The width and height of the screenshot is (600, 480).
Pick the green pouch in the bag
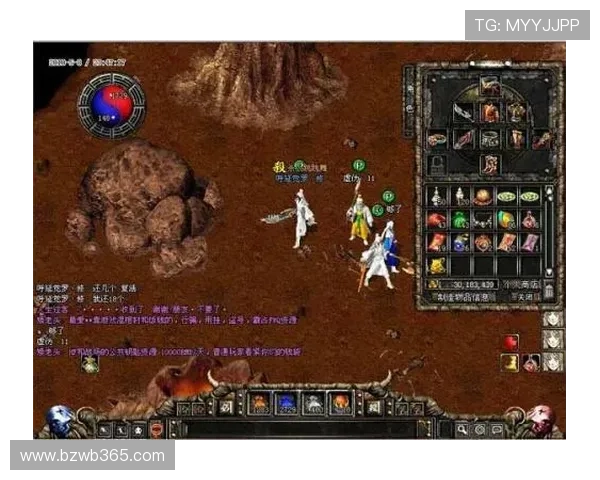[459, 219]
